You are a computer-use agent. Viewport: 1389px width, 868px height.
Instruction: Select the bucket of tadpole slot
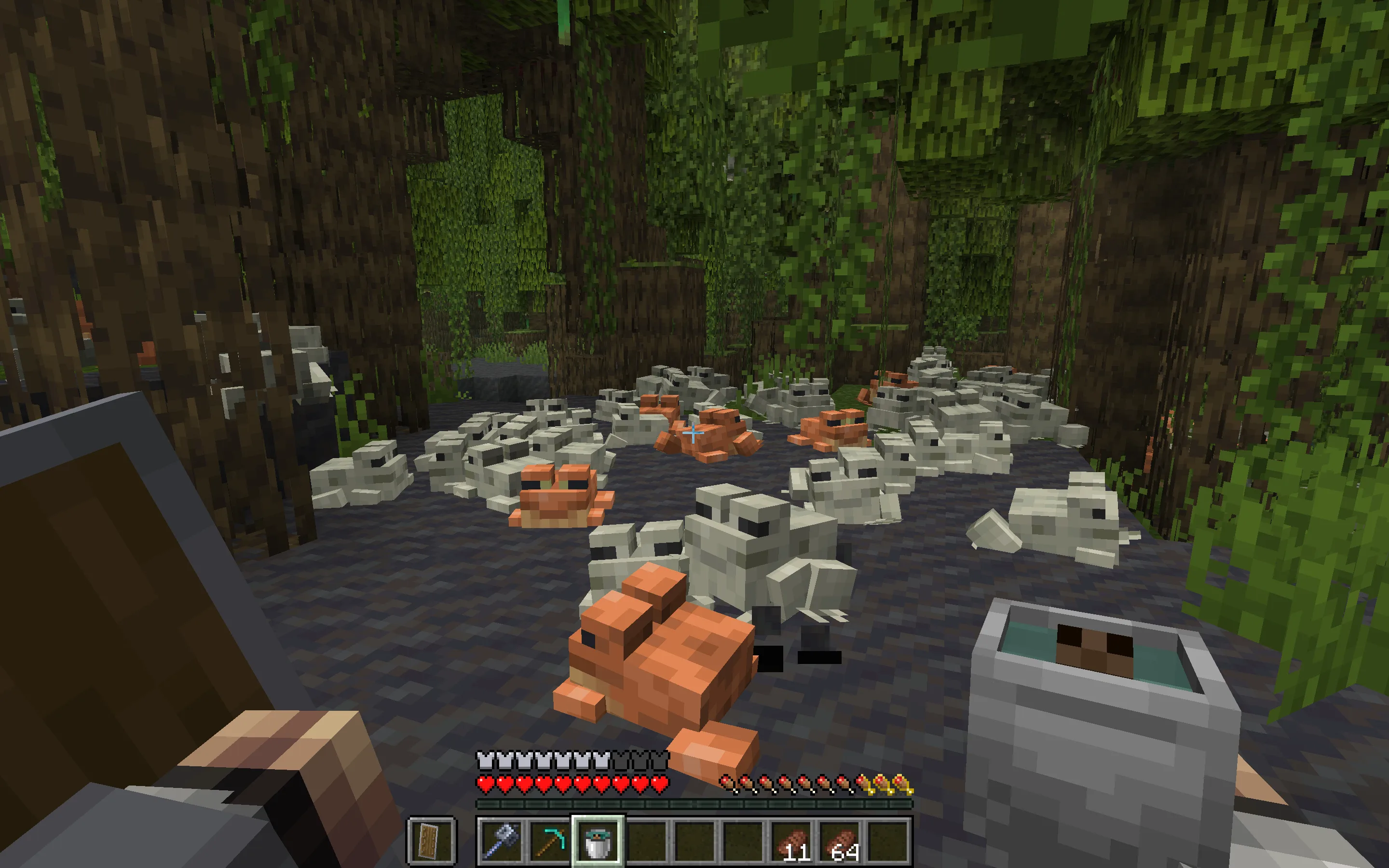coord(598,841)
